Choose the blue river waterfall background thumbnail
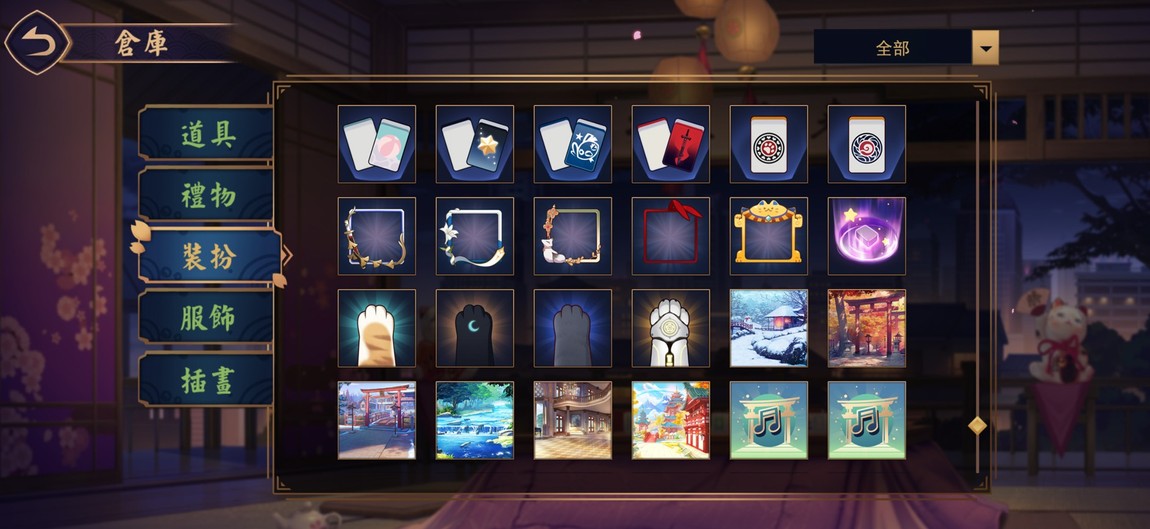Screen dimensions: 1150x529 coord(475,420)
